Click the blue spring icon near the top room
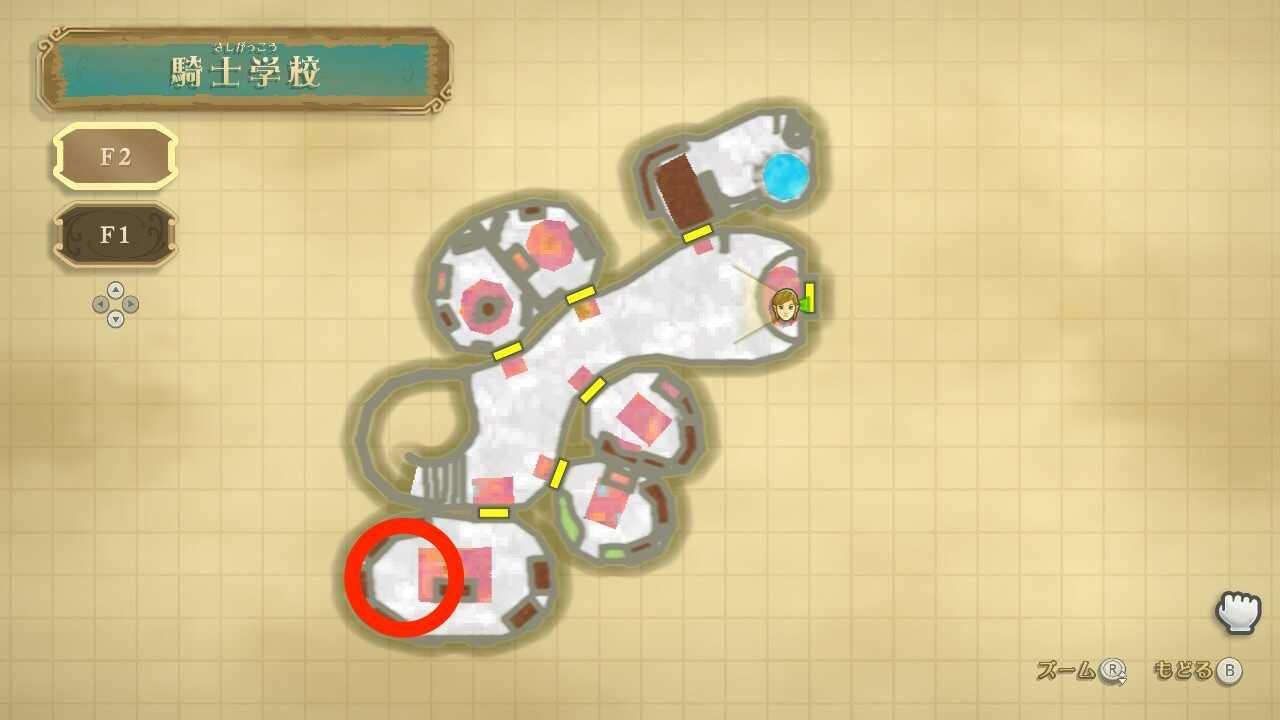Image resolution: width=1280 pixels, height=720 pixels. tap(787, 178)
